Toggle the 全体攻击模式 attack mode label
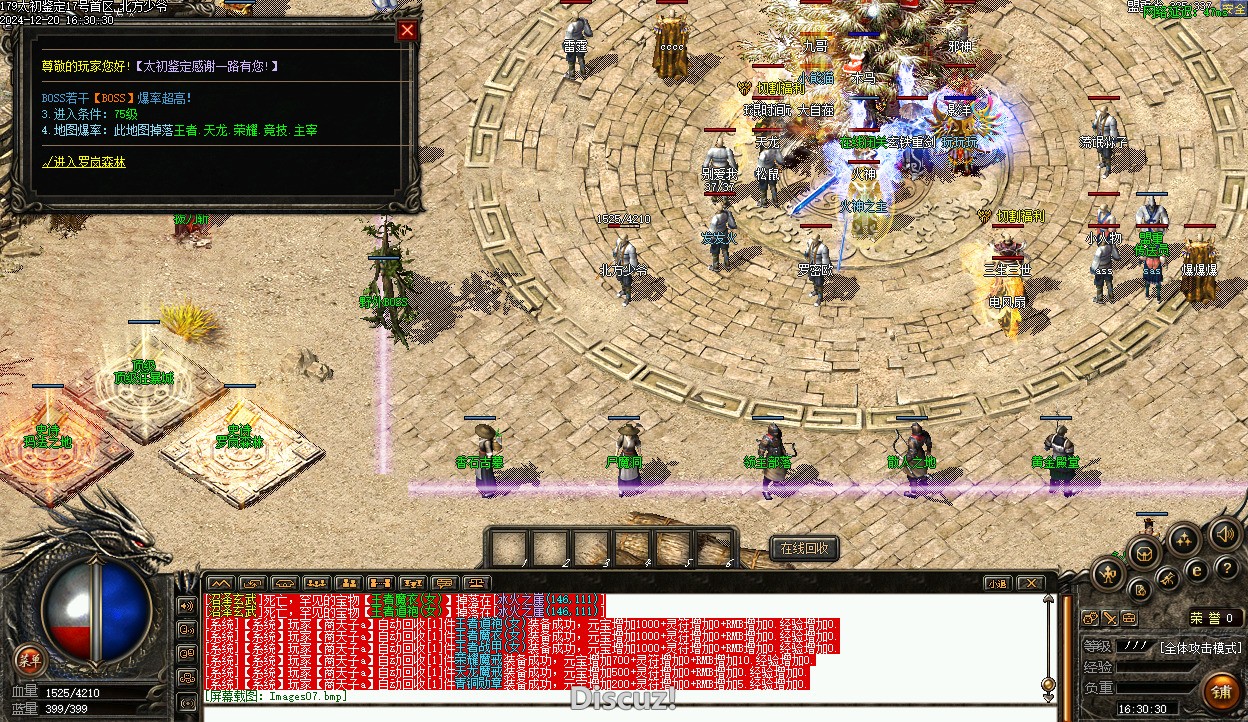Viewport: 1248px width, 722px height. pyautogui.click(x=1200, y=647)
